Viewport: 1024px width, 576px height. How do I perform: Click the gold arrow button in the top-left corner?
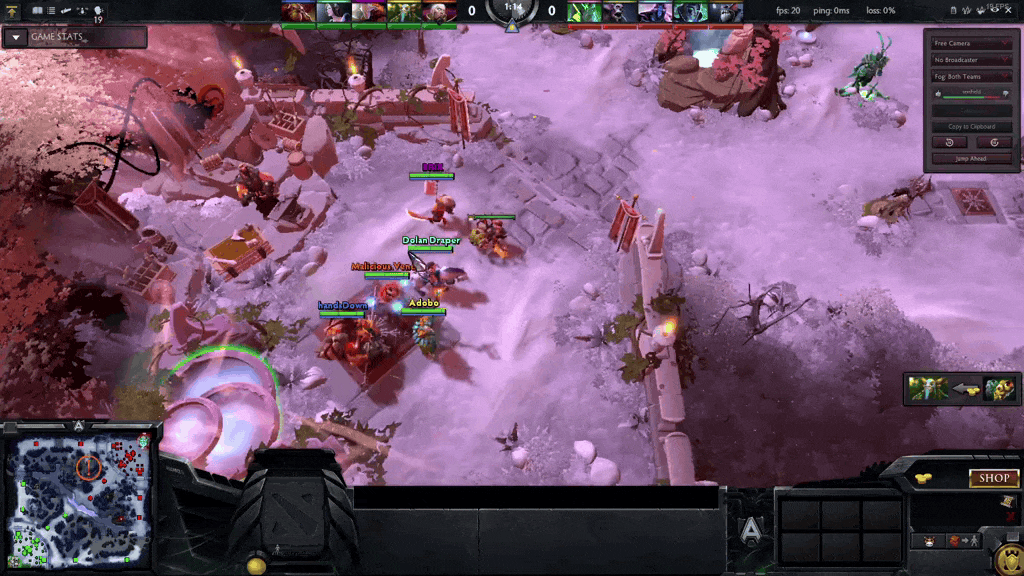coord(11,10)
